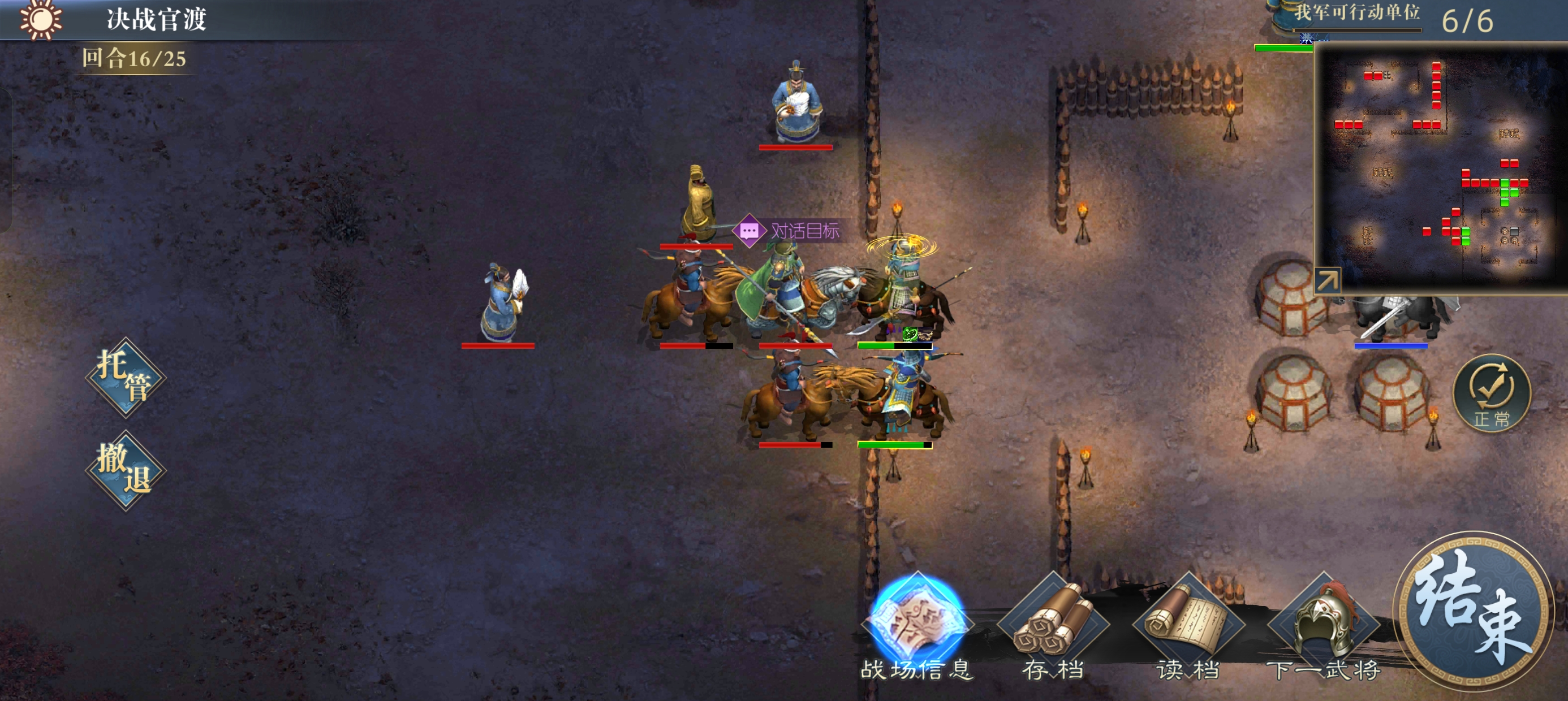Click the battlefield minimap

coord(1440,167)
